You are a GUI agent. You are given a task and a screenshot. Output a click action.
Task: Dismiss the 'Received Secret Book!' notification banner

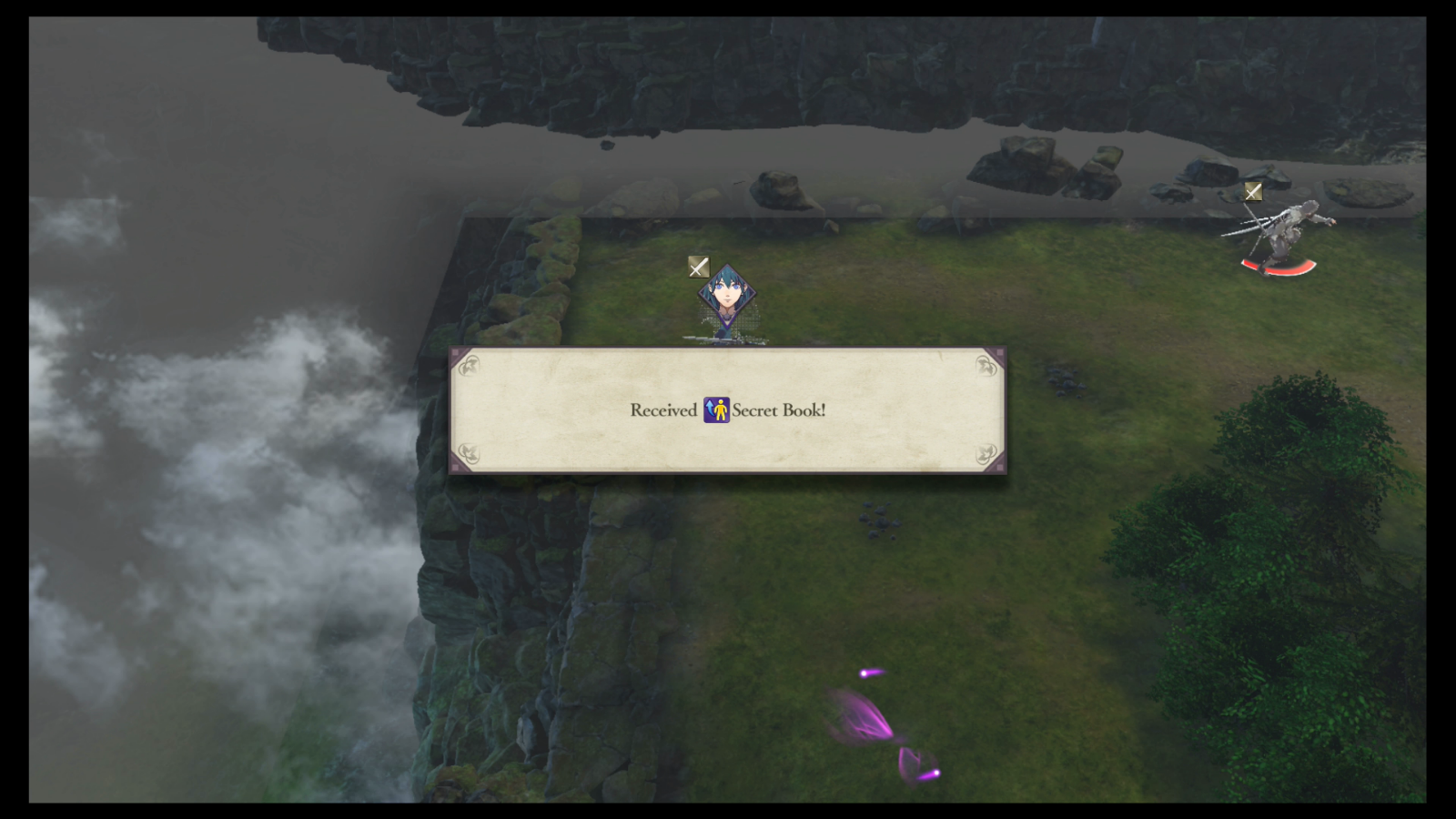click(726, 409)
